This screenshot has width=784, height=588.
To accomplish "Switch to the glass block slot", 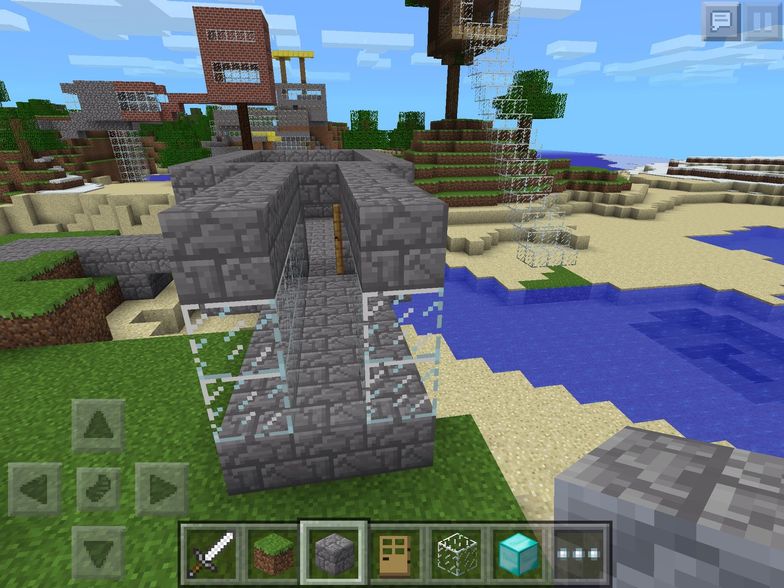I will (456, 550).
